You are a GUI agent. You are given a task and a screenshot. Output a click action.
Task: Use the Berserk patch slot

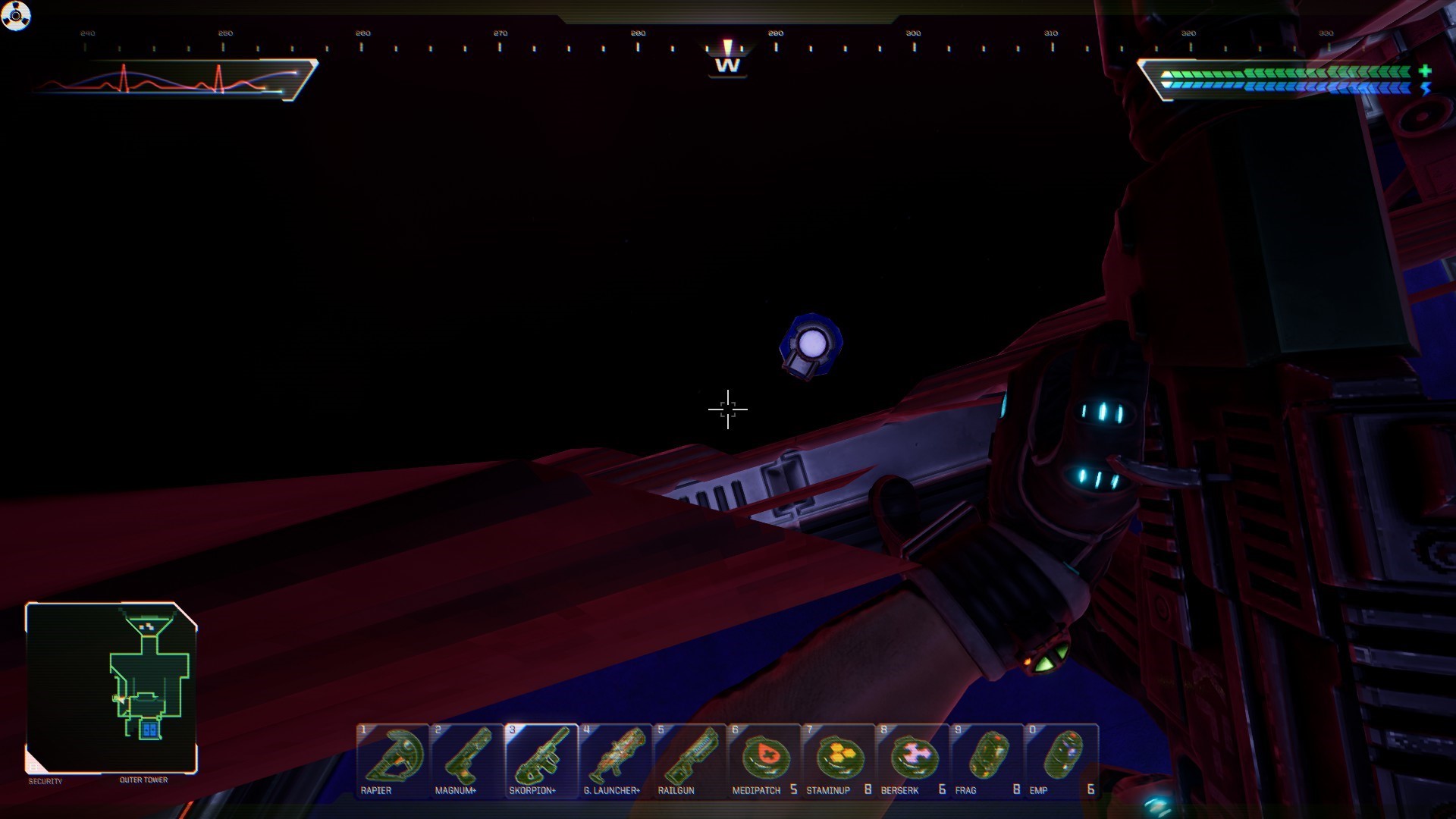pos(913,760)
